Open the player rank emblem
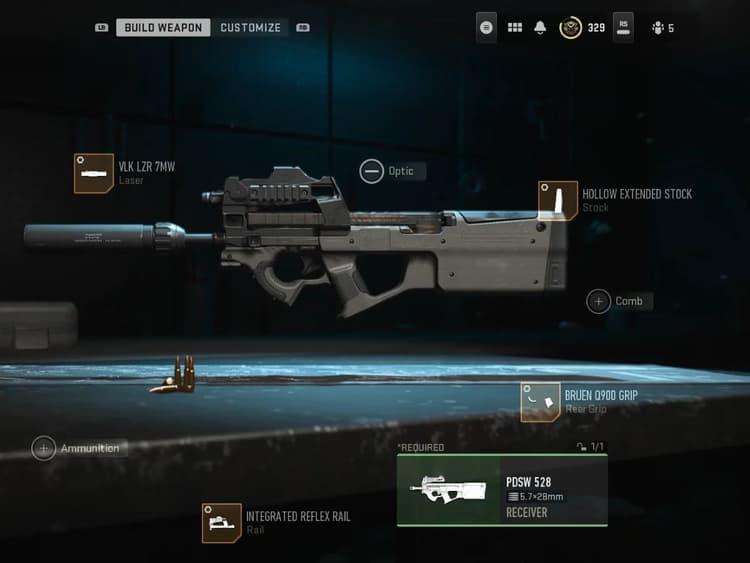Screen dimensions: 750x563 tap(570, 28)
